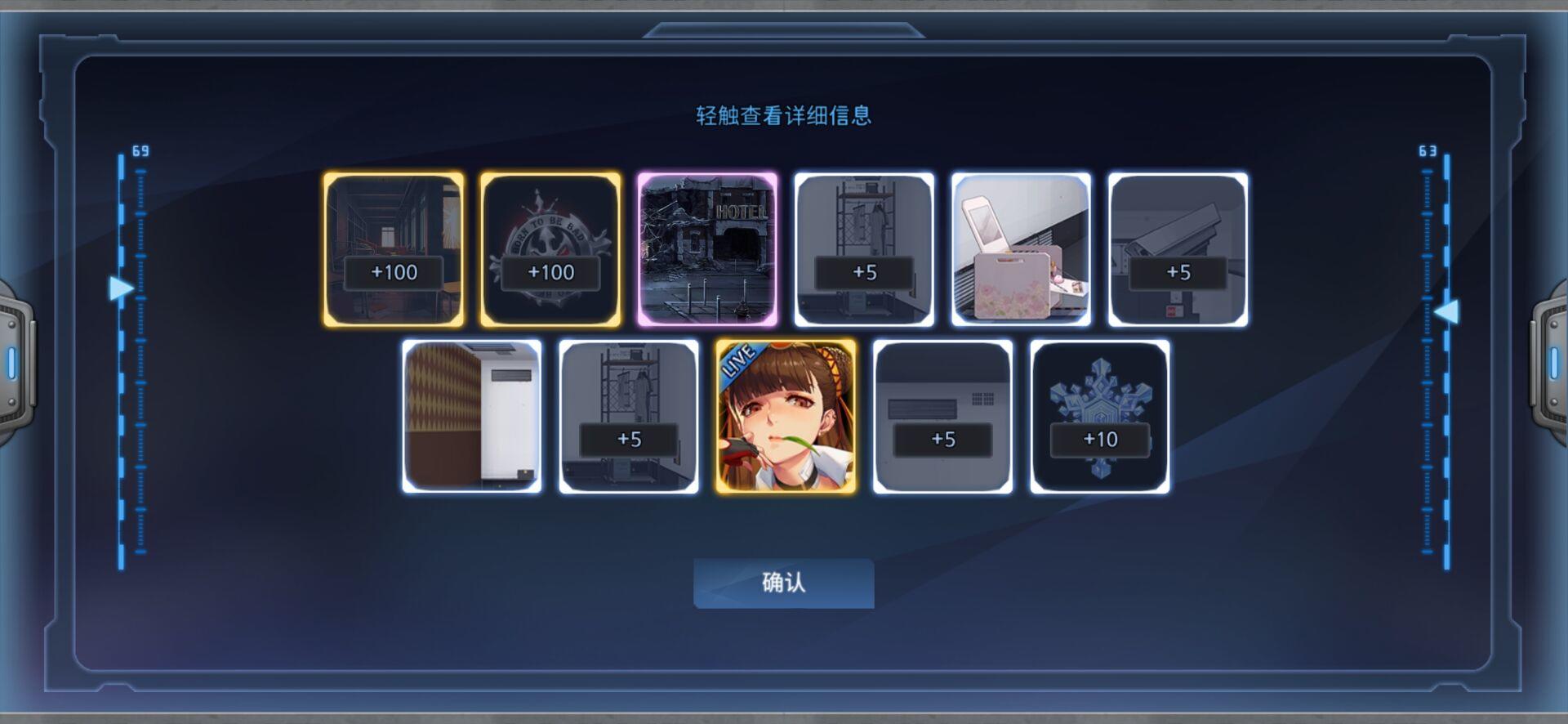Tap the number 63 above the right gauge

(1429, 150)
